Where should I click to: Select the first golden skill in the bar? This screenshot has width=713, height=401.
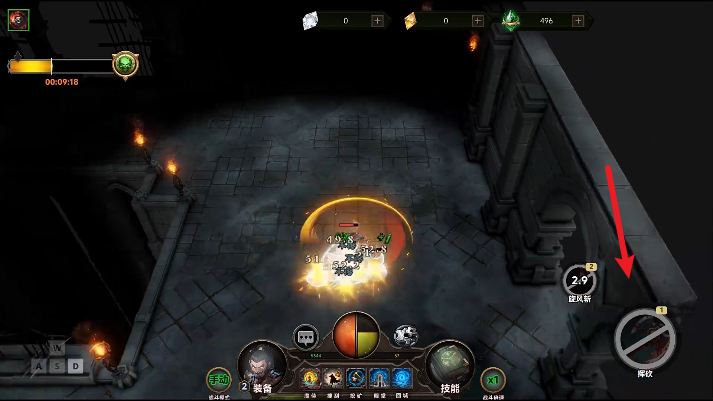click(x=310, y=378)
